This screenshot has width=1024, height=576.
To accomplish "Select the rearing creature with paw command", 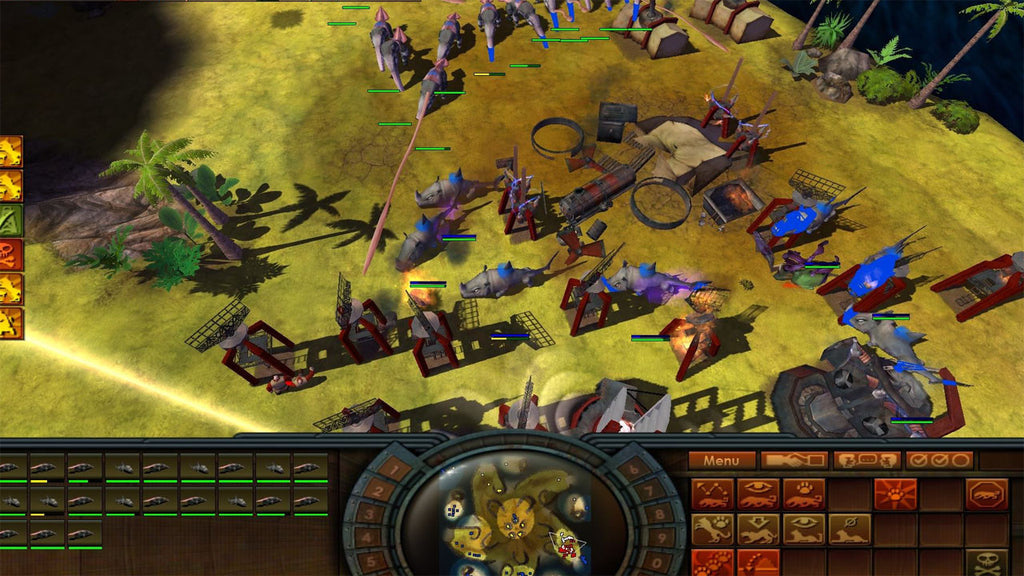I will [712, 529].
